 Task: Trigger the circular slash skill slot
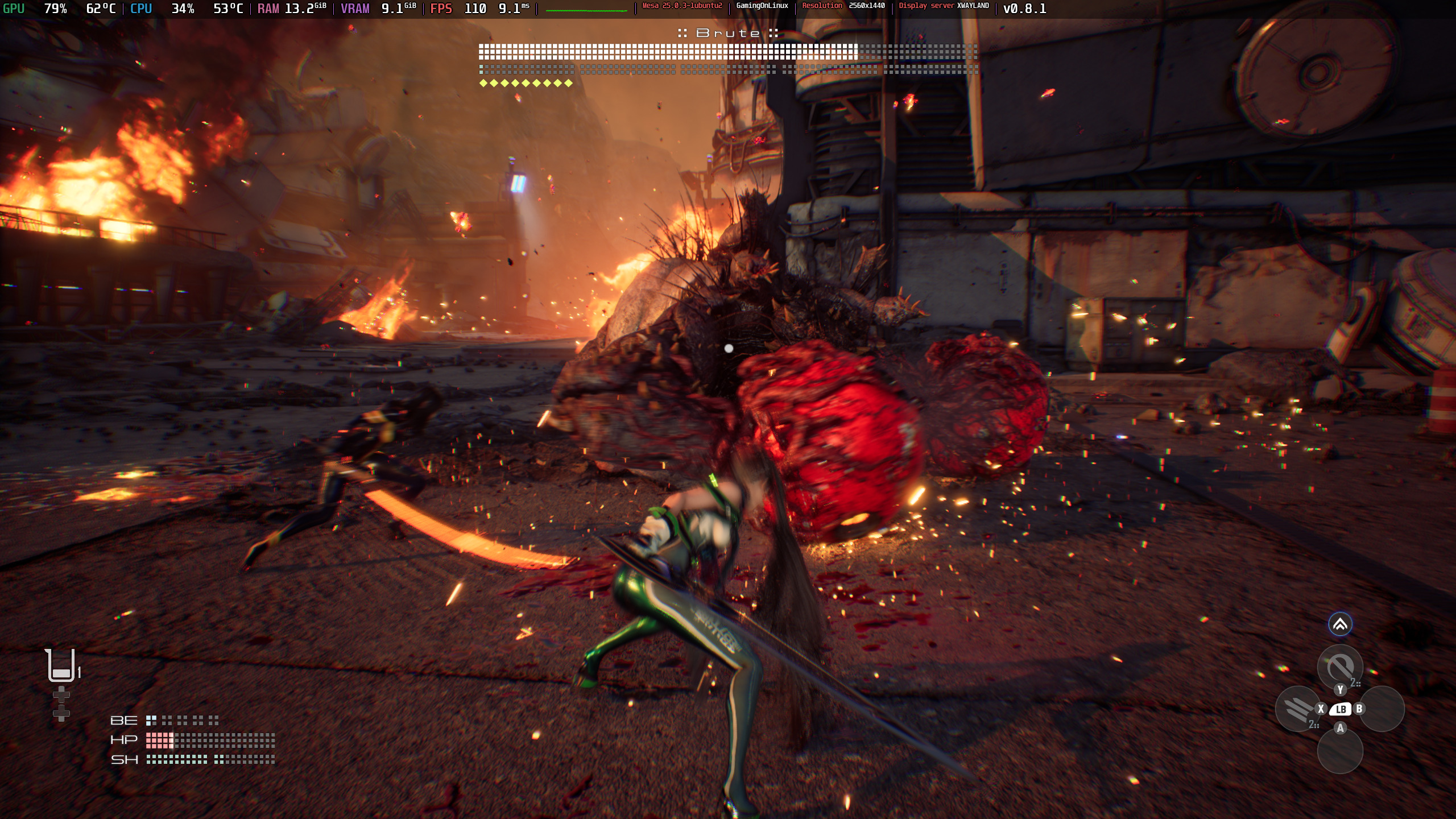(1339, 666)
